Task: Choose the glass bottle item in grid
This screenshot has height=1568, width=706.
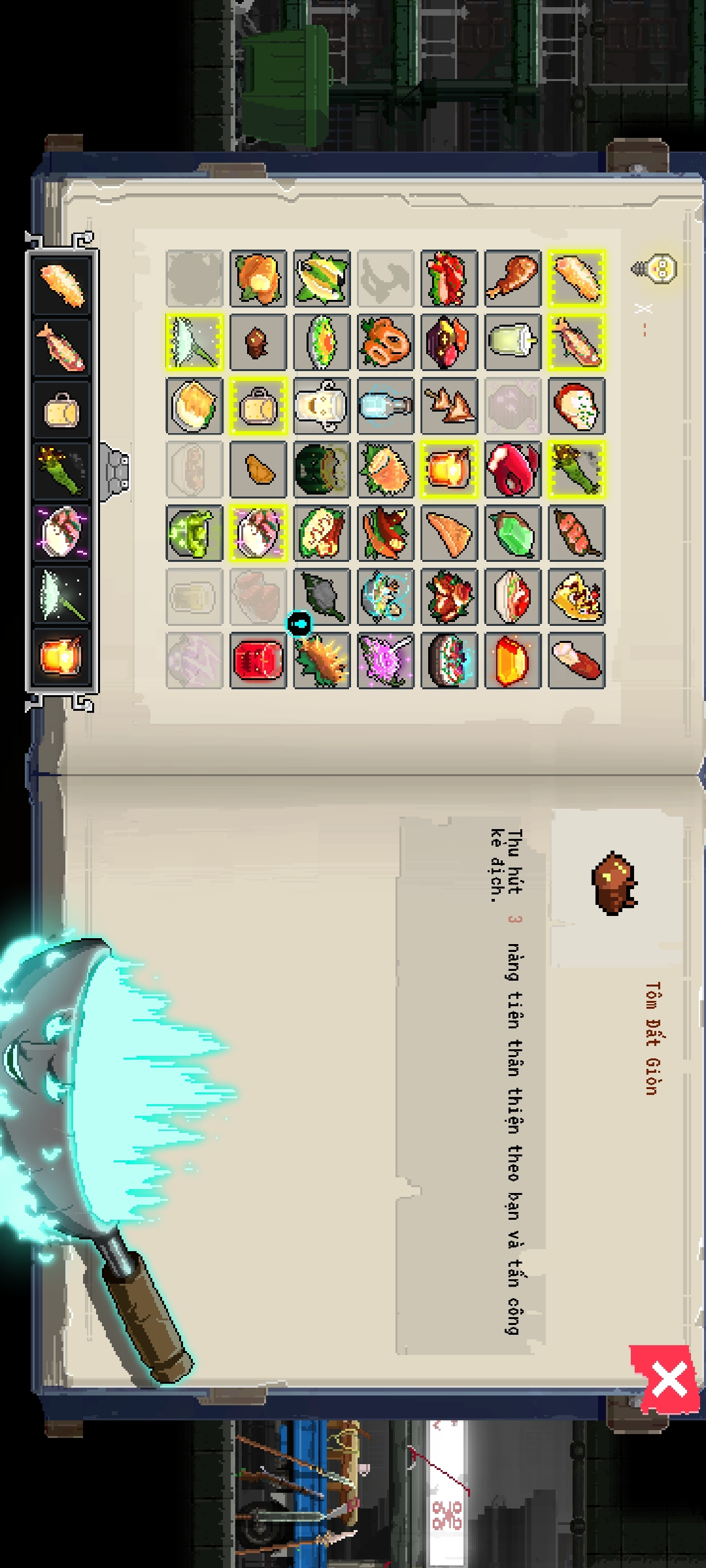Action: (386, 406)
